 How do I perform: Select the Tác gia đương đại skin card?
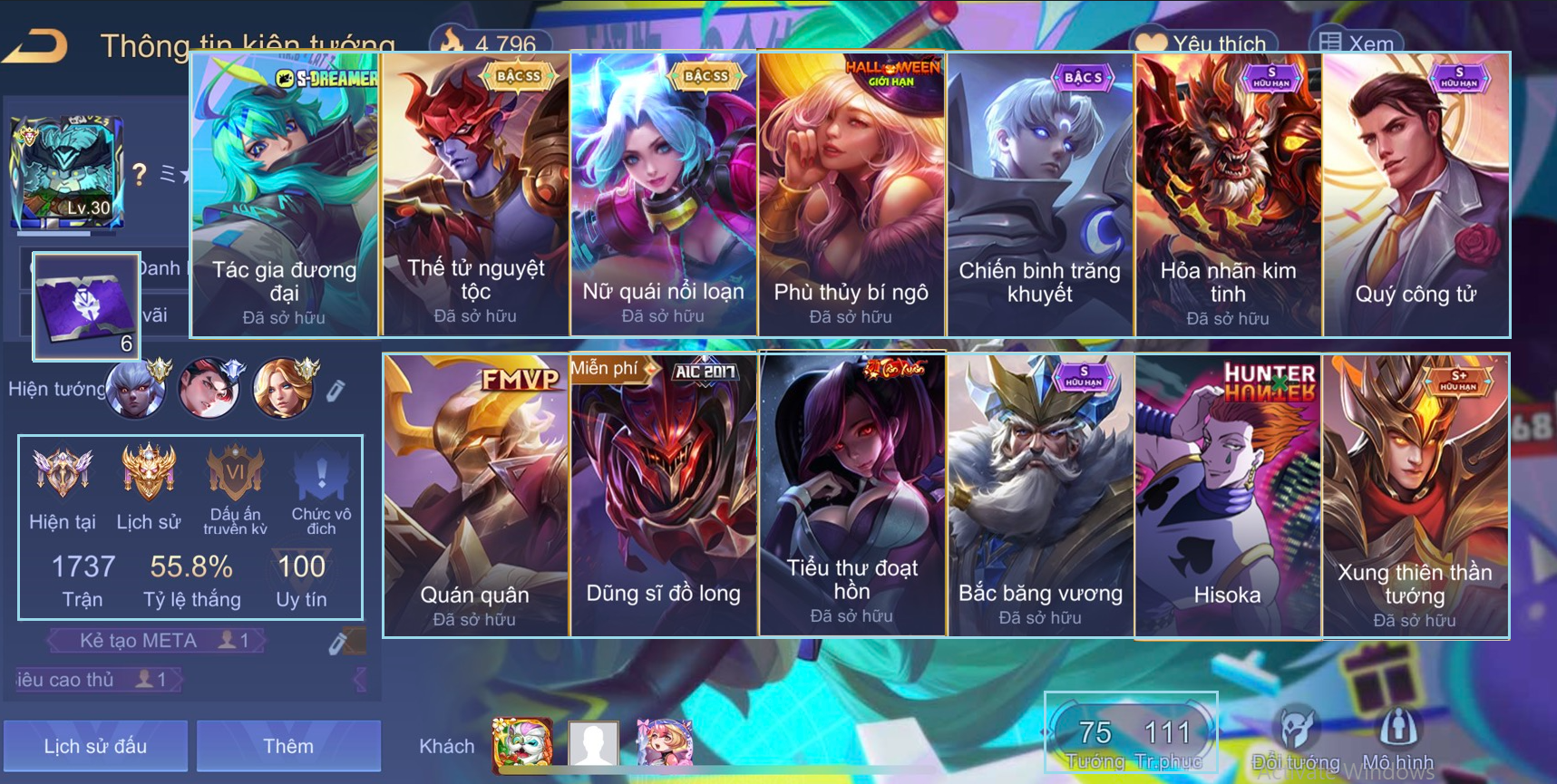(285, 195)
